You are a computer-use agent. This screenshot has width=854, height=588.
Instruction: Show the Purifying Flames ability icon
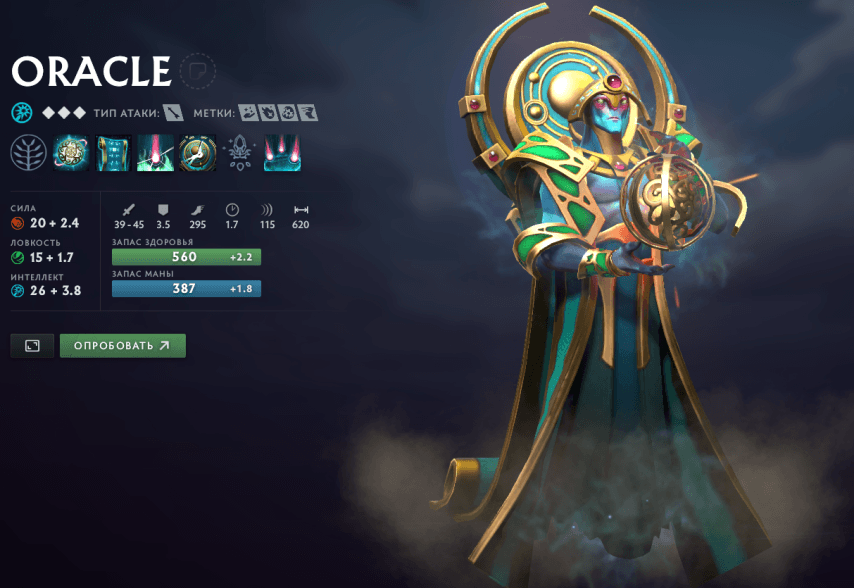point(155,153)
